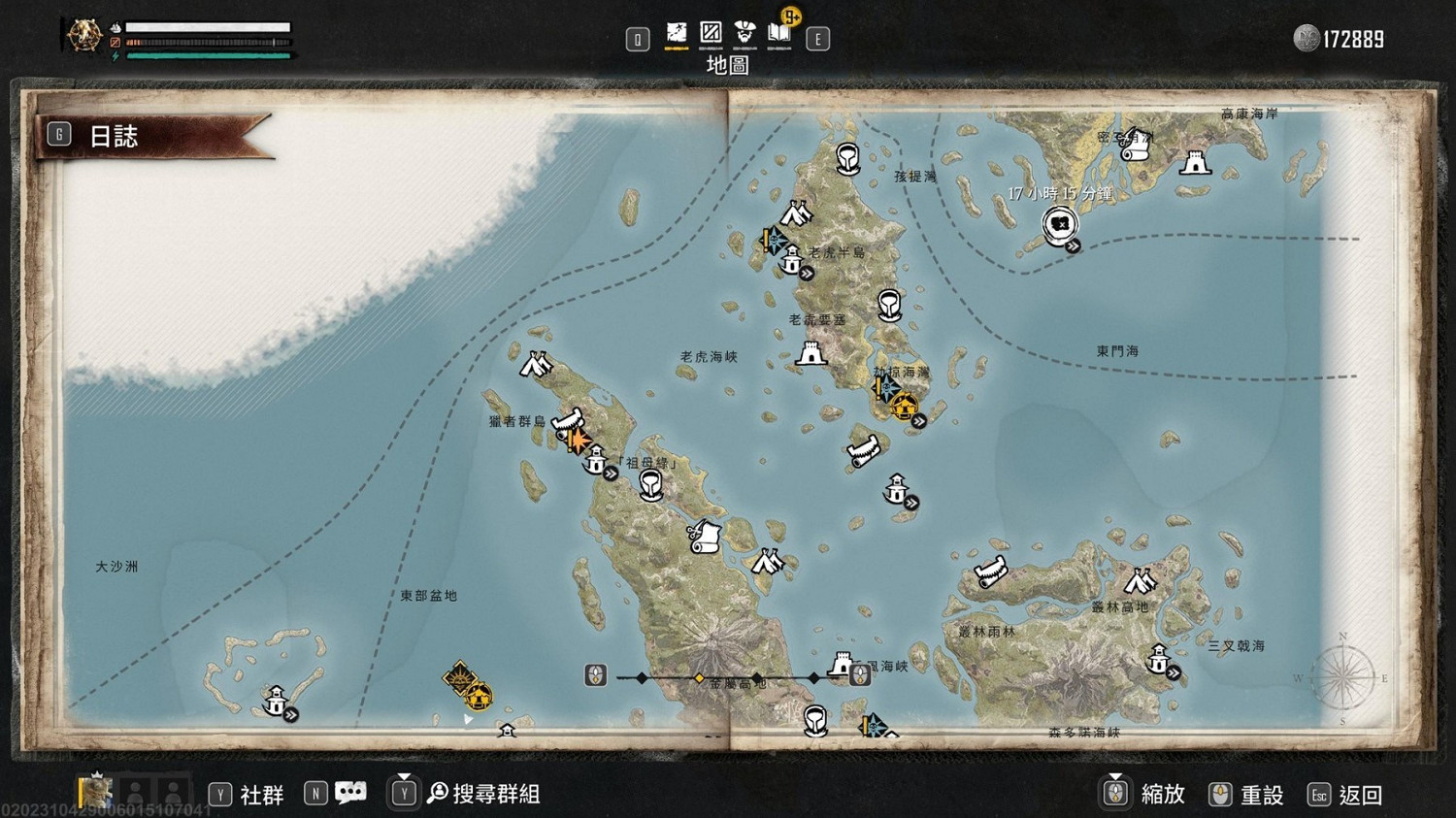
Task: Choose 搜尋群組 to find a group
Action: (x=481, y=794)
